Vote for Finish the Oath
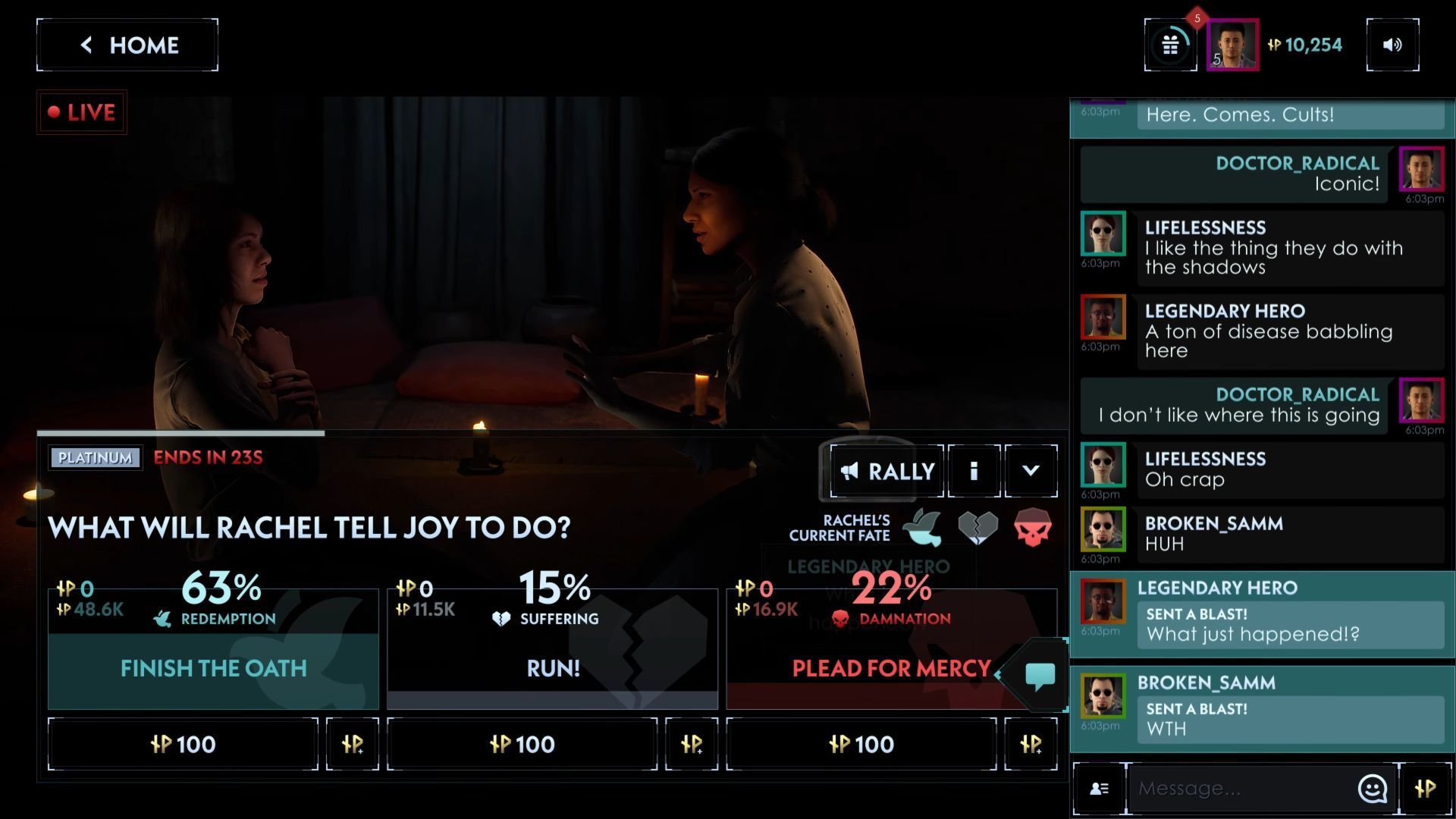Image resolution: width=1456 pixels, height=819 pixels. pyautogui.click(x=213, y=668)
